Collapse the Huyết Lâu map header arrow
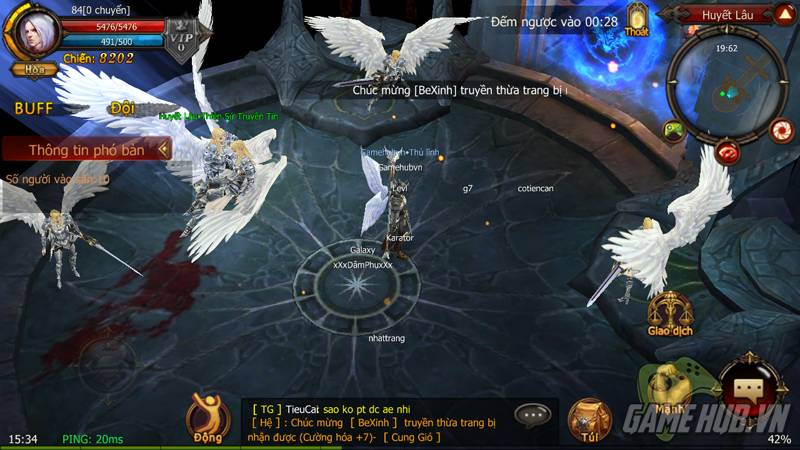 (784, 14)
